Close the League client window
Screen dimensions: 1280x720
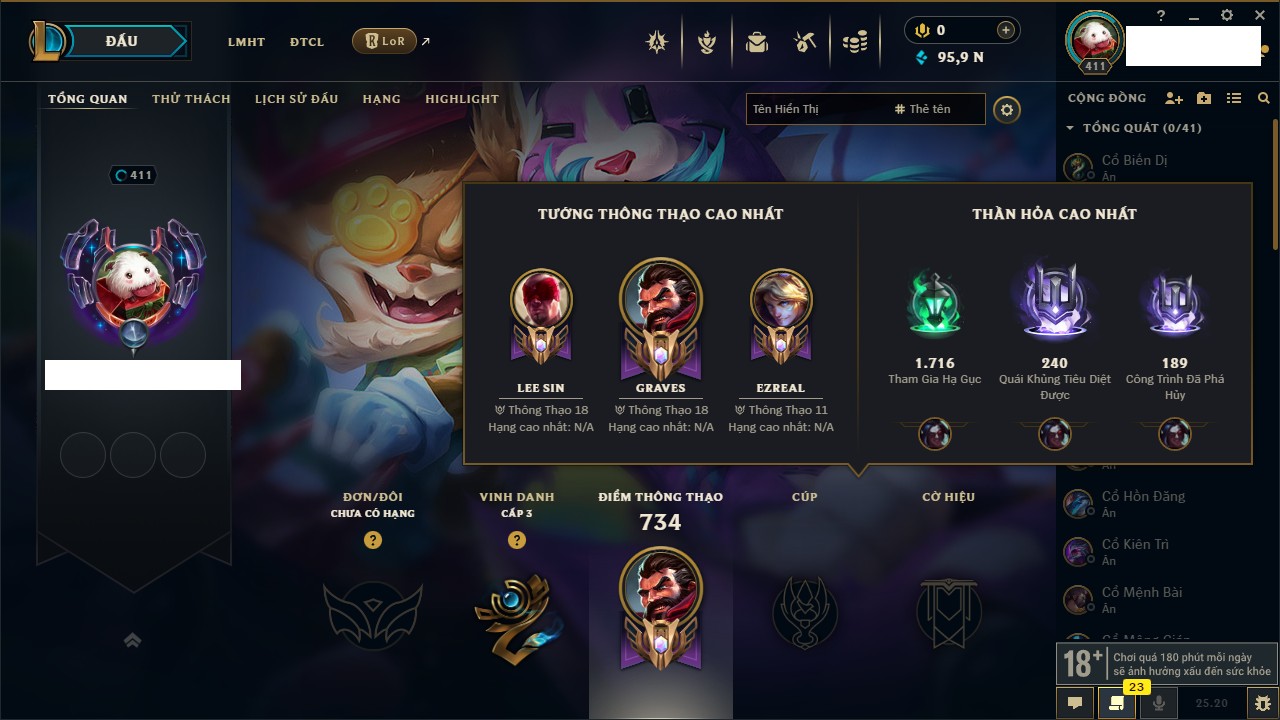click(1257, 15)
